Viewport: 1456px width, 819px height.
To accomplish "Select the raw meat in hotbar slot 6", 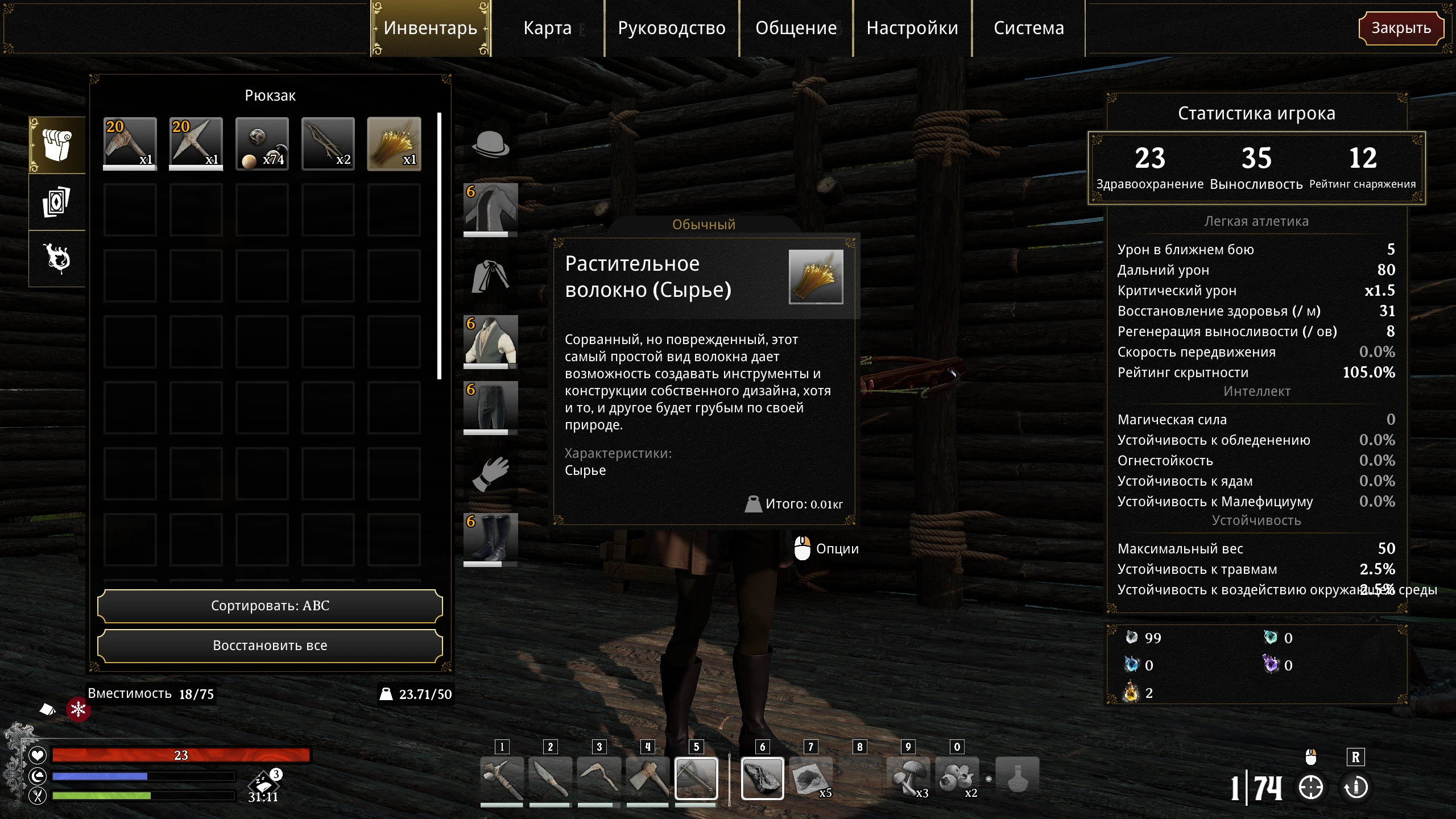I will pos(762,778).
